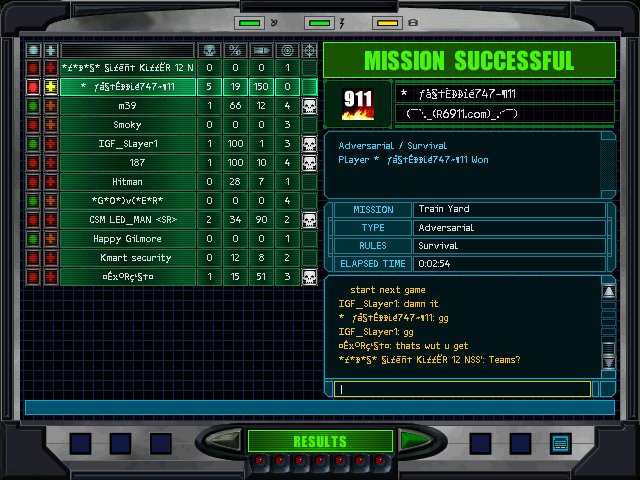Click the bullet rounds fired column header
The image size is (640, 480).
click(261, 50)
